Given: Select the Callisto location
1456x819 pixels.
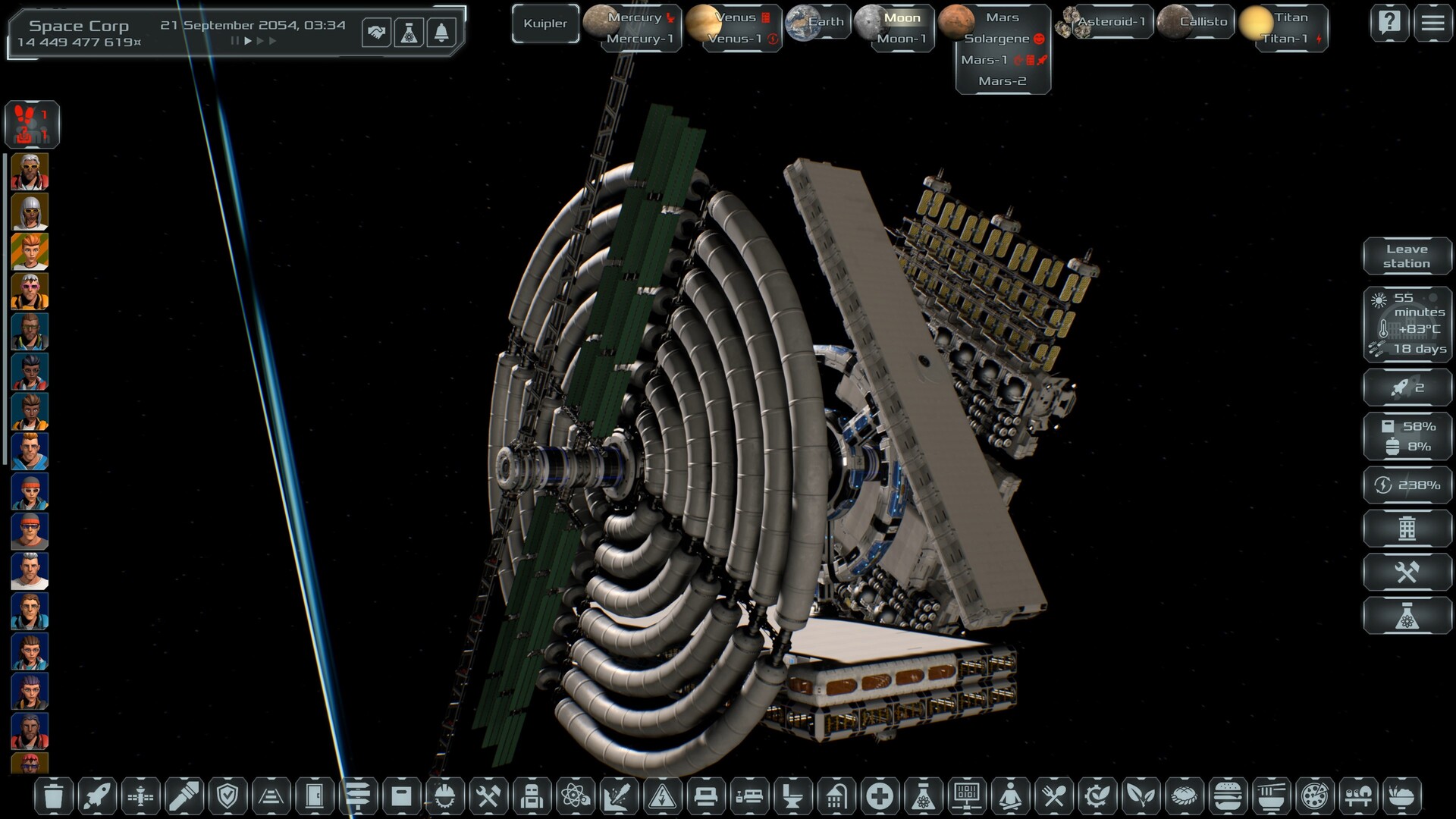Looking at the screenshot, I should tap(1202, 22).
